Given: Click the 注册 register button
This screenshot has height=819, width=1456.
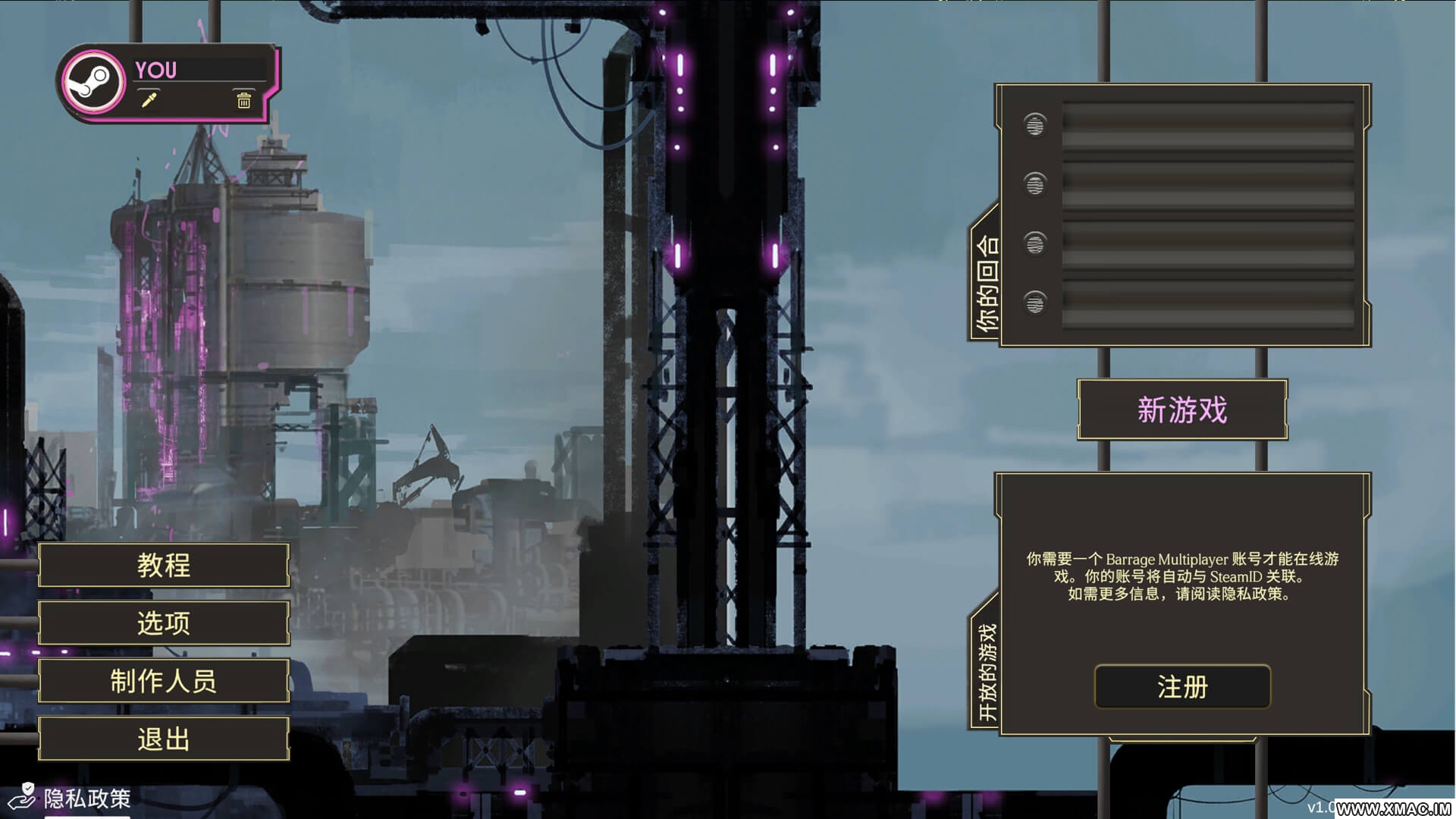Looking at the screenshot, I should point(1181,687).
